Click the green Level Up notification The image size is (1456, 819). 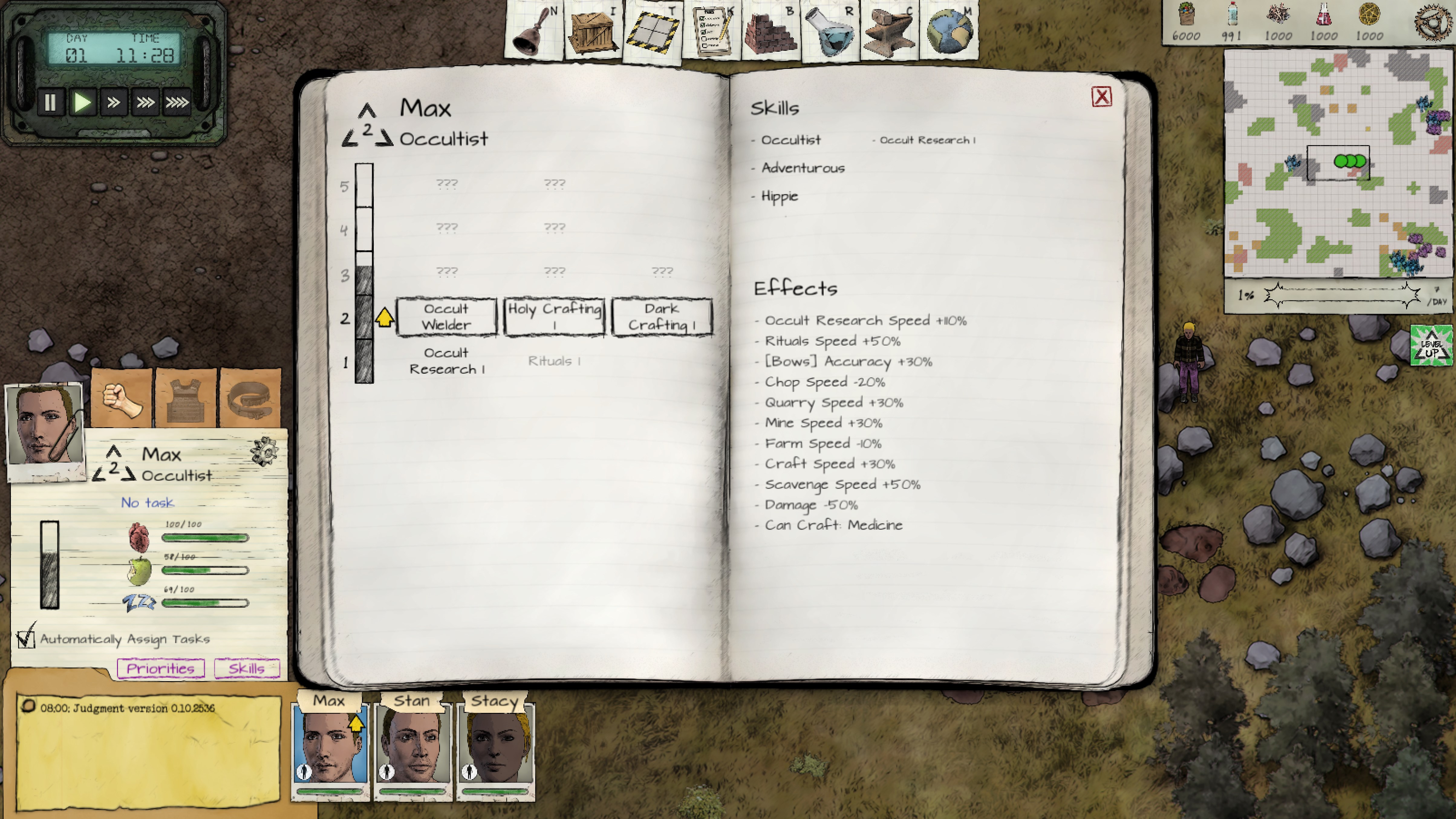tap(1431, 345)
